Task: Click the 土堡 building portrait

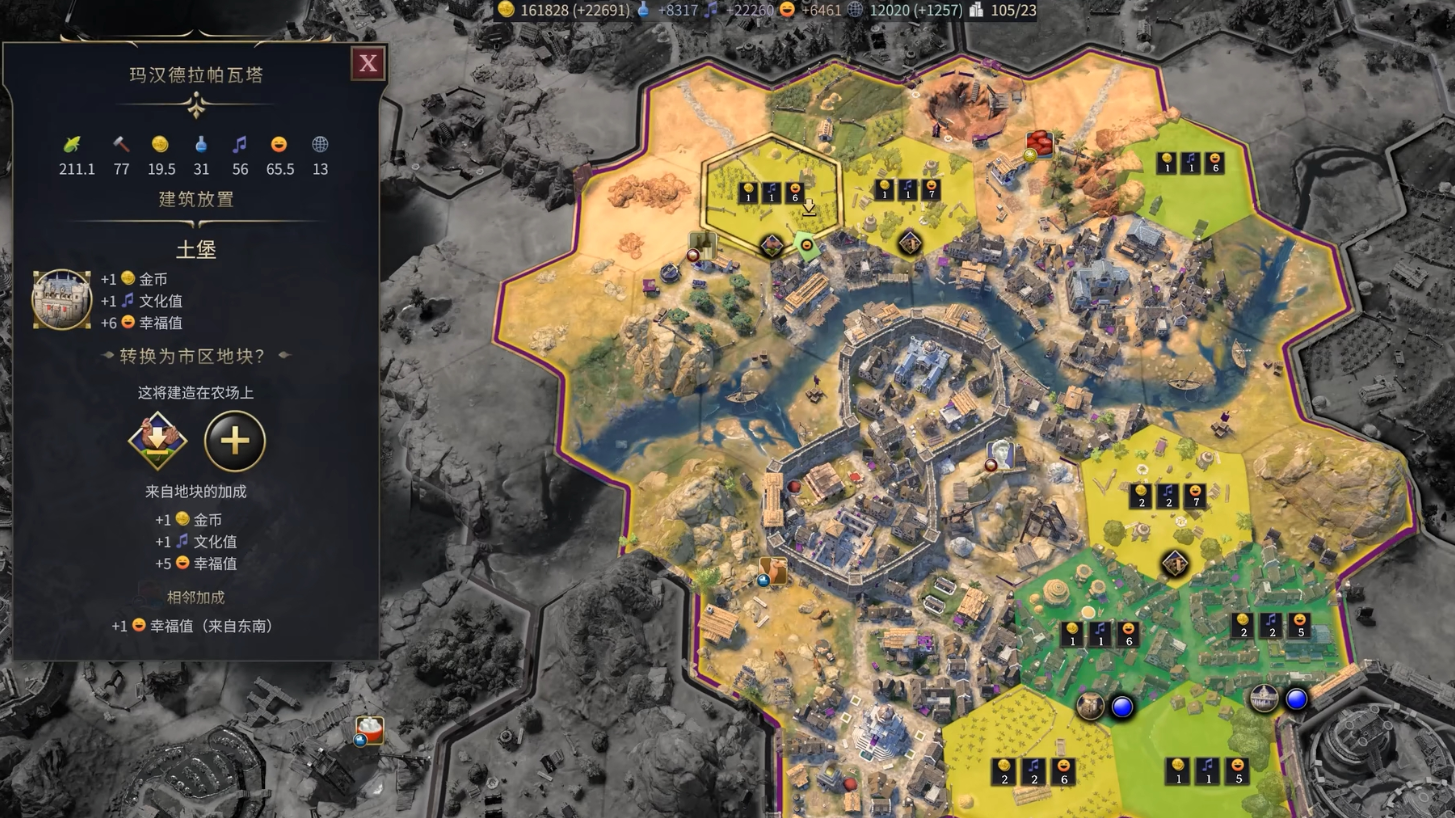Action: pyautogui.click(x=62, y=299)
